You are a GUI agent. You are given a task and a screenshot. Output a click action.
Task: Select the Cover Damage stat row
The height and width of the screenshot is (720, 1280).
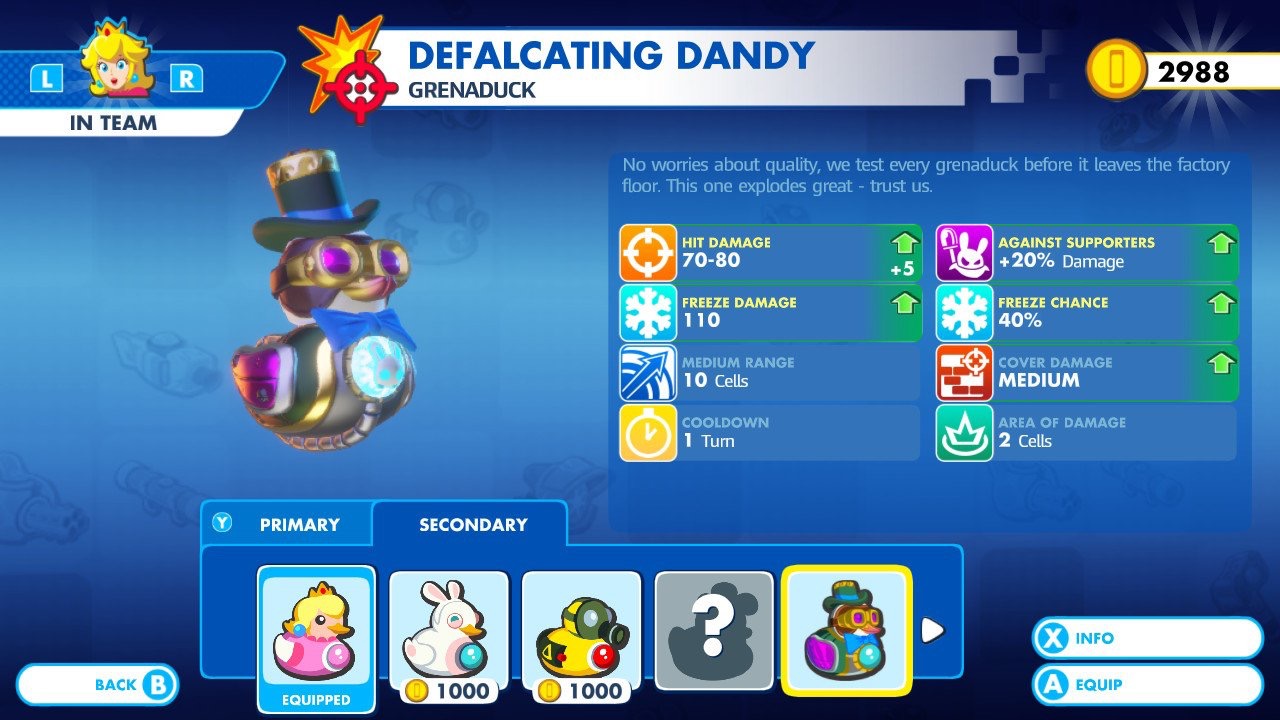click(1087, 372)
